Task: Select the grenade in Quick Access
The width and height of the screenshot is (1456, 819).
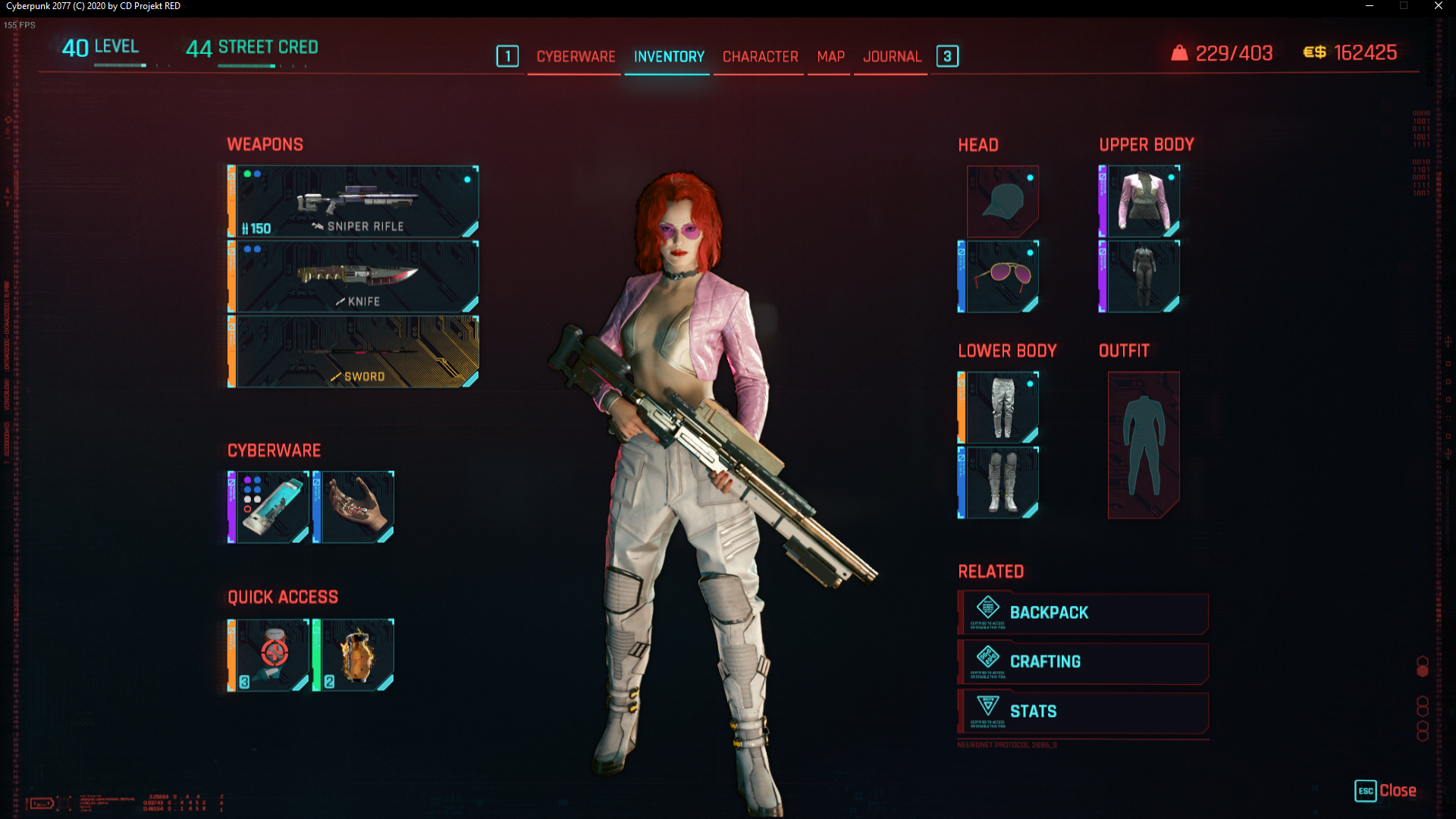Action: point(356,654)
